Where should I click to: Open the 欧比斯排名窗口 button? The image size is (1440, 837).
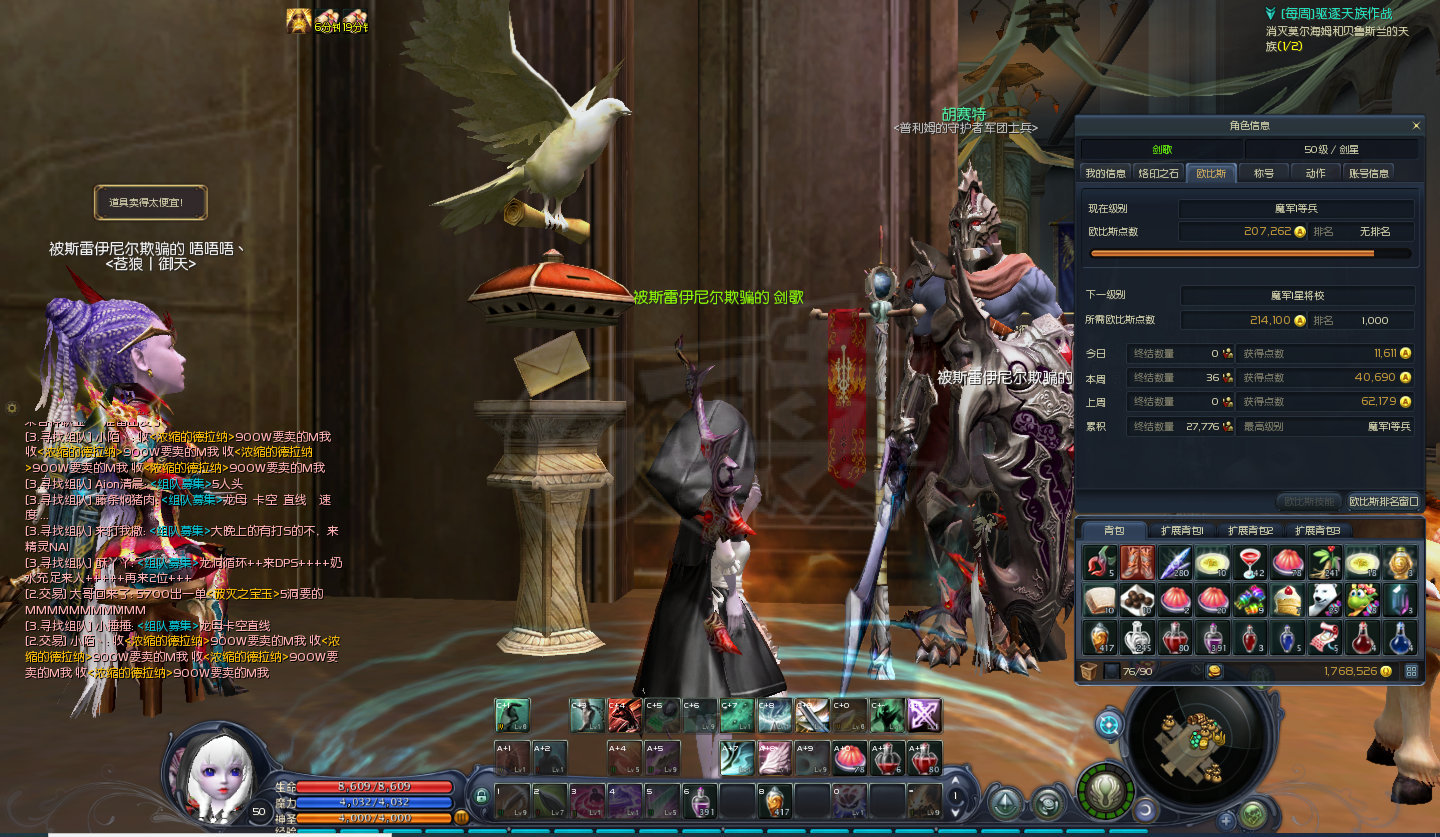coord(1383,501)
